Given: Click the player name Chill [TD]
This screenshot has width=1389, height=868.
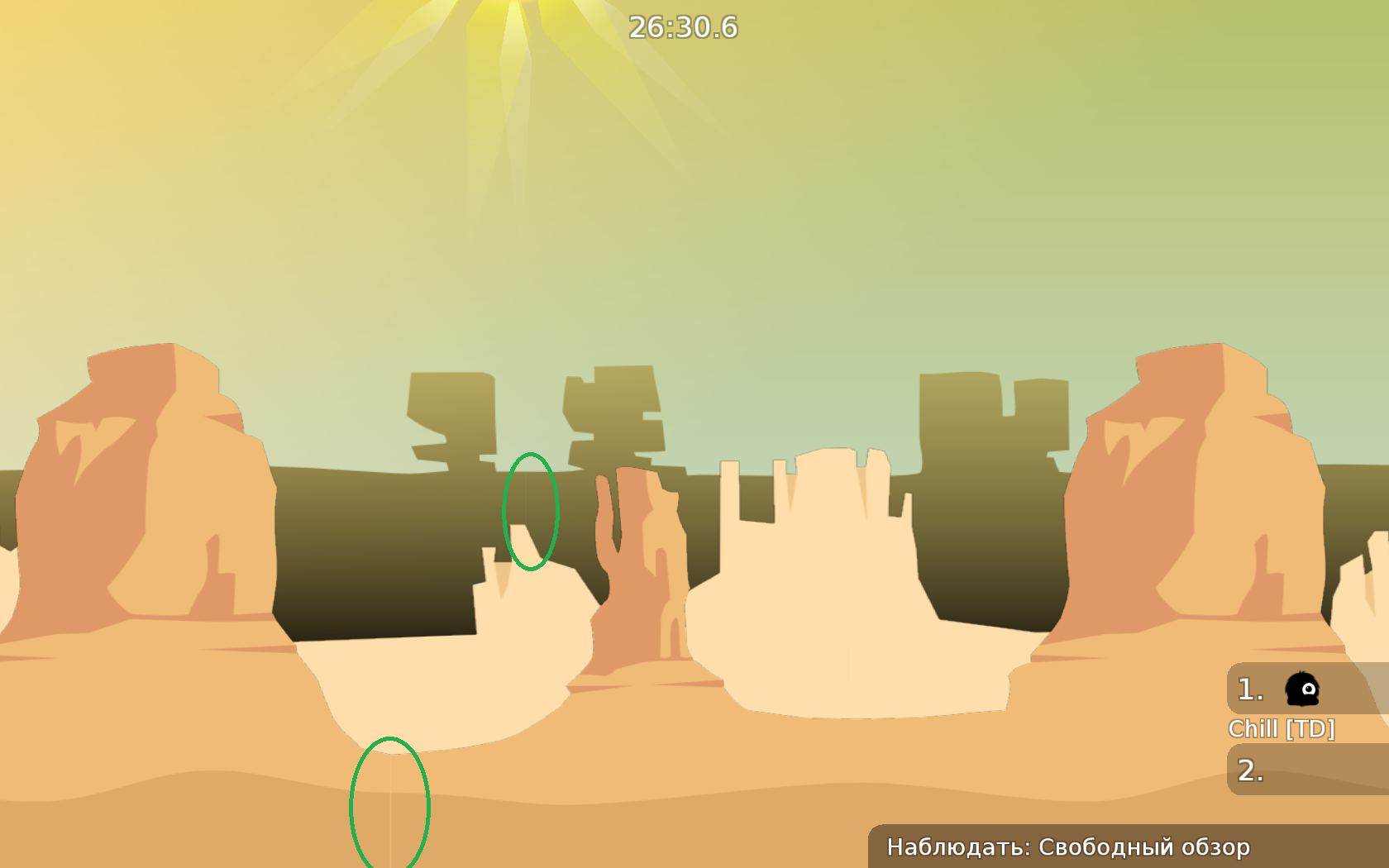Looking at the screenshot, I should [1282, 727].
